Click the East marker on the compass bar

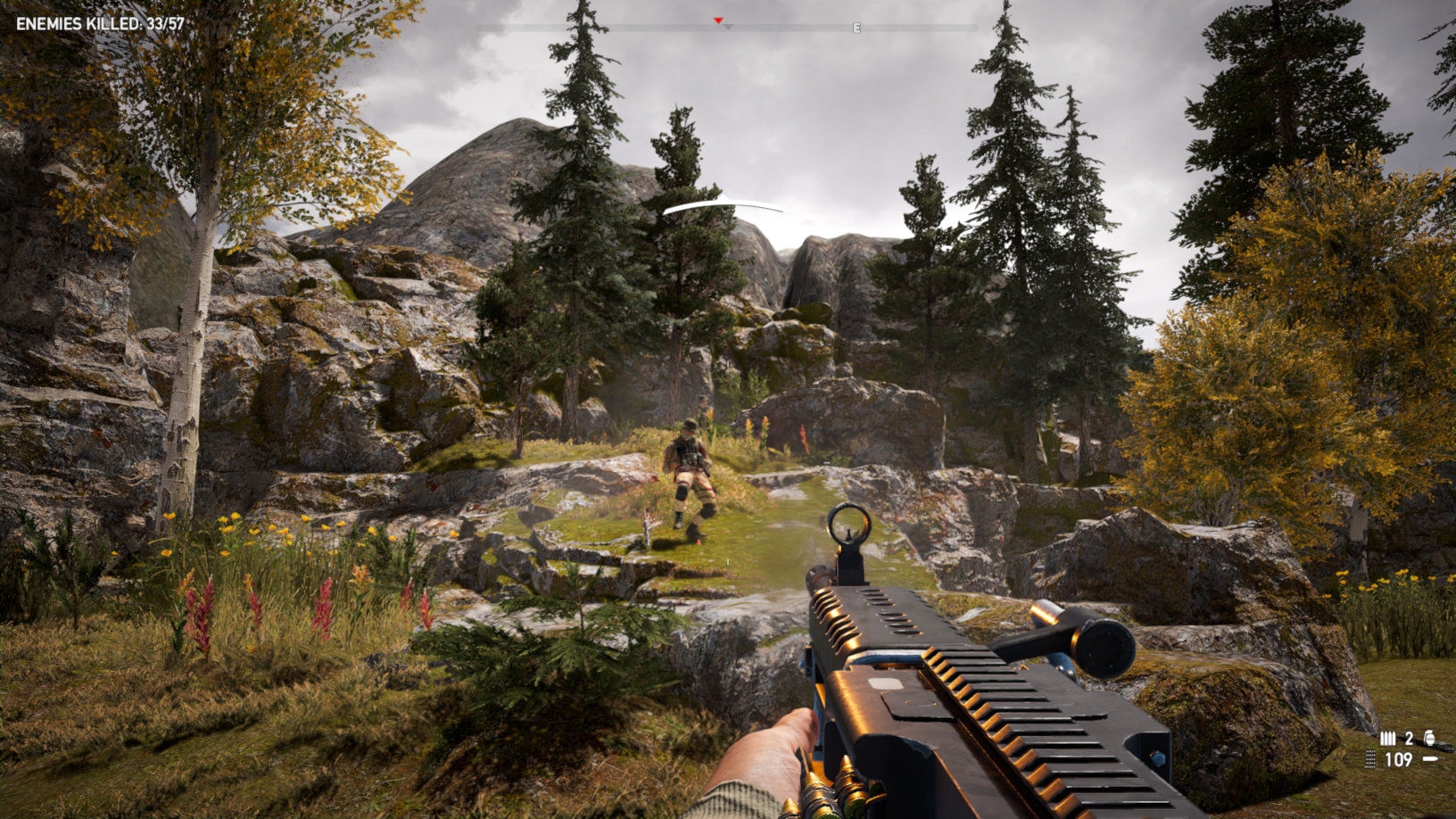[x=856, y=28]
